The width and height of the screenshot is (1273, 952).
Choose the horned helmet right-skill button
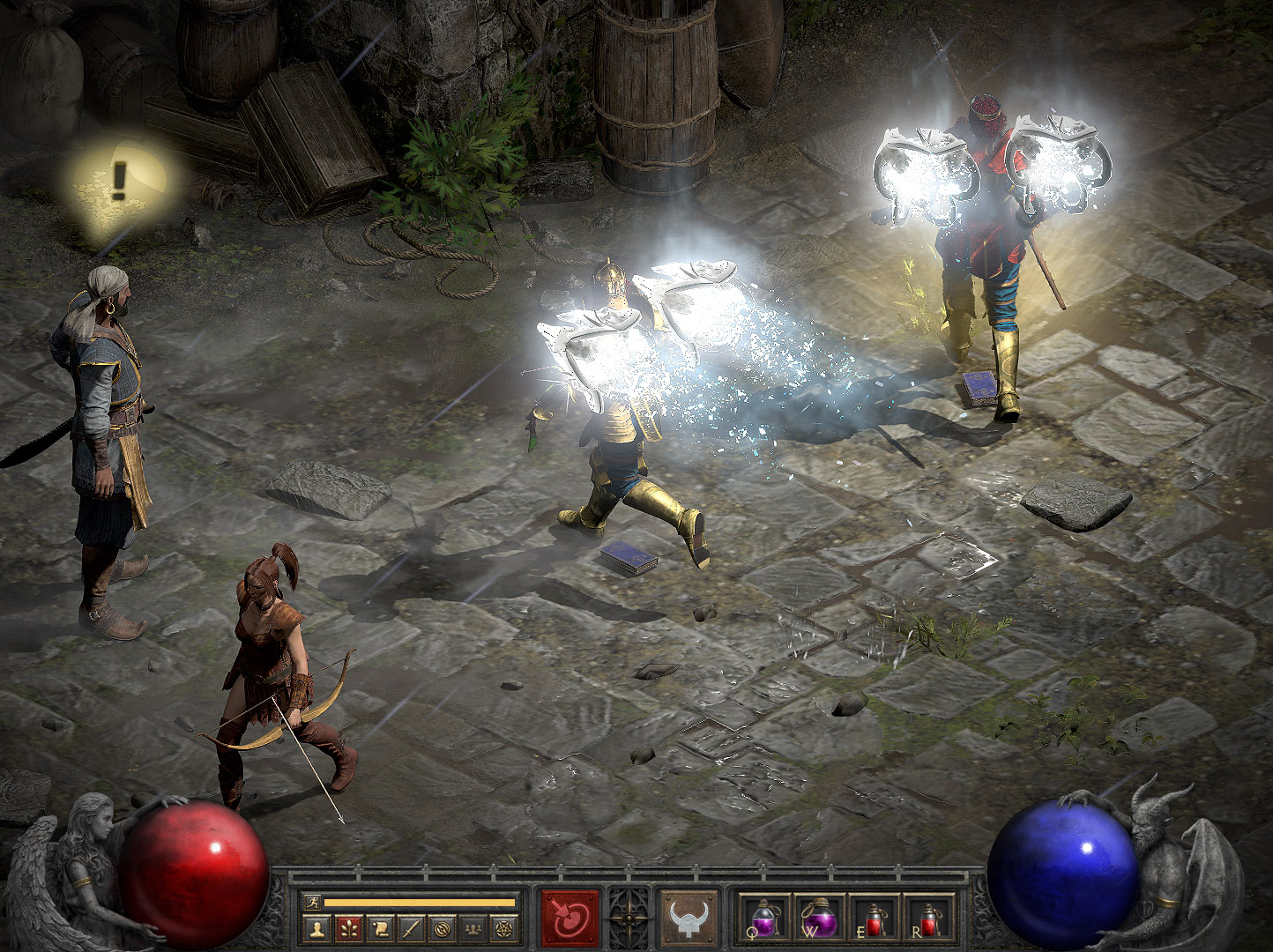[689, 918]
